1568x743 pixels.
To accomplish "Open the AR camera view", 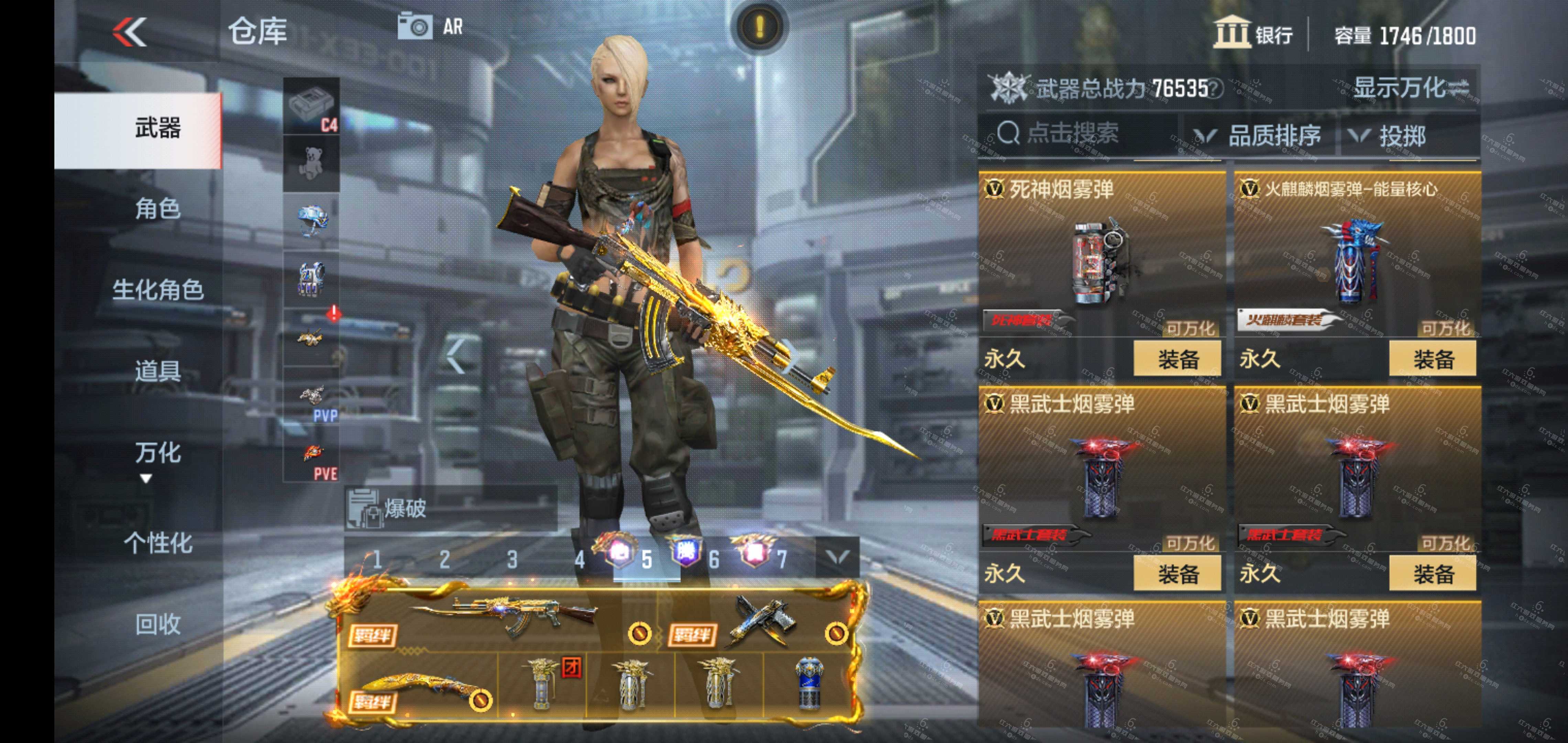I will [x=430, y=27].
